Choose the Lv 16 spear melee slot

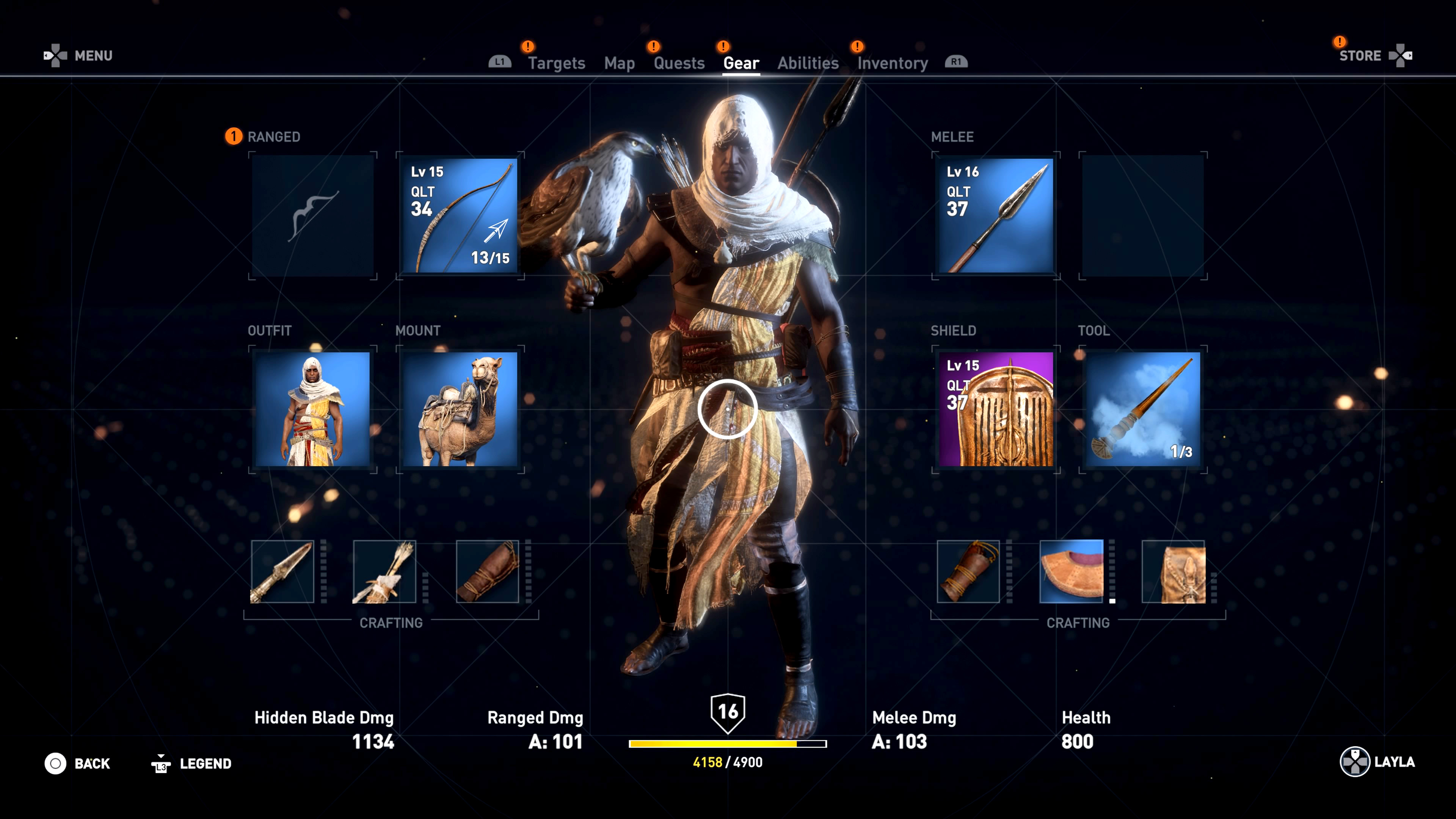(995, 215)
